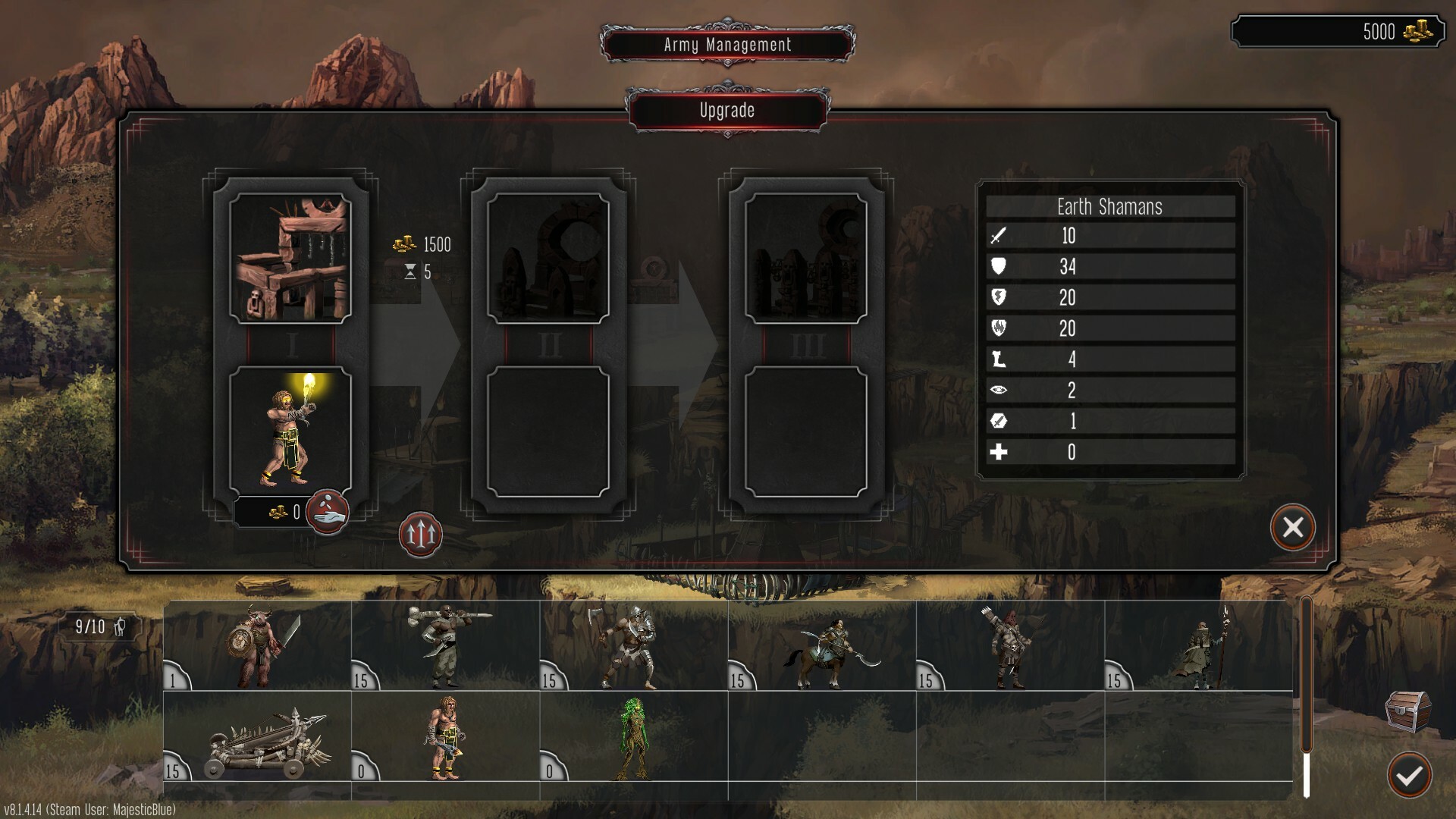Pick the armored axe warrior slot
Screen dimensions: 1456x819
(x=633, y=646)
